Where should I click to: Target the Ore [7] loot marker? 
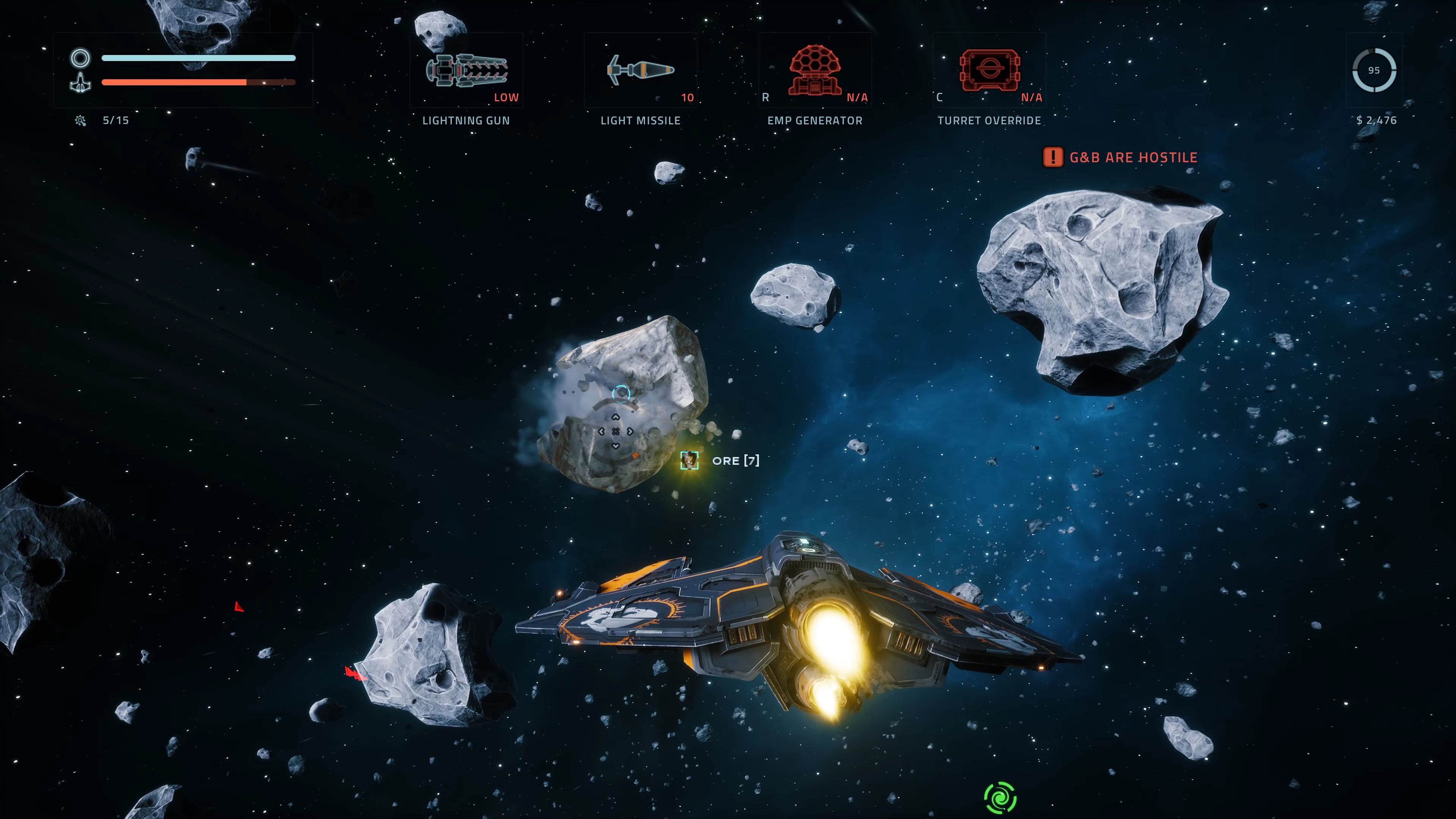pos(689,460)
